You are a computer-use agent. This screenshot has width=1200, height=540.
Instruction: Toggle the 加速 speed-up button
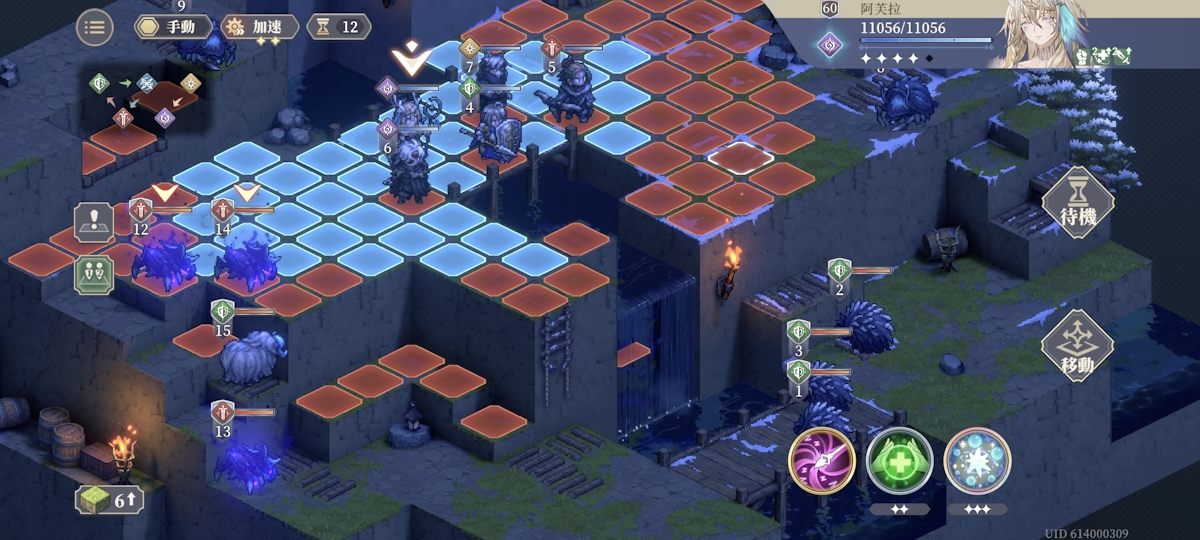pyautogui.click(x=259, y=27)
